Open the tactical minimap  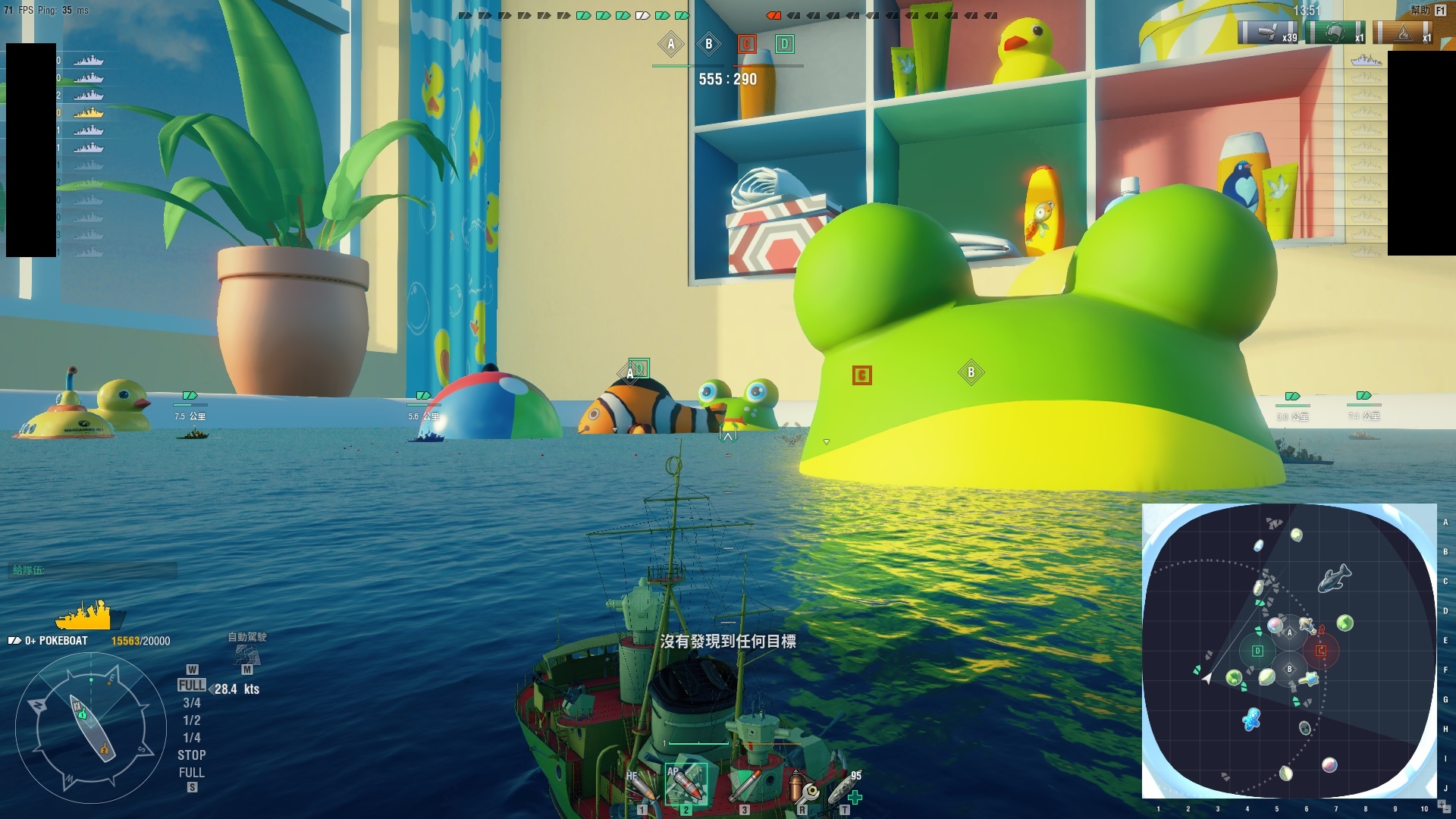[x=1289, y=651]
